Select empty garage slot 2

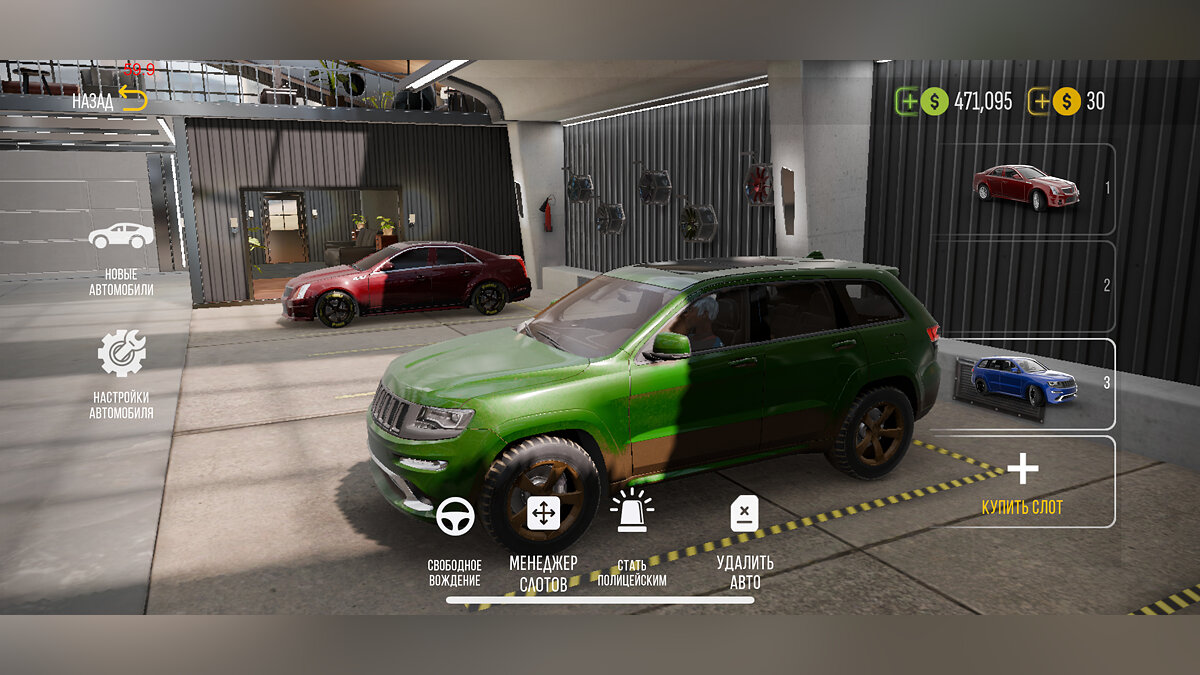pos(1024,286)
